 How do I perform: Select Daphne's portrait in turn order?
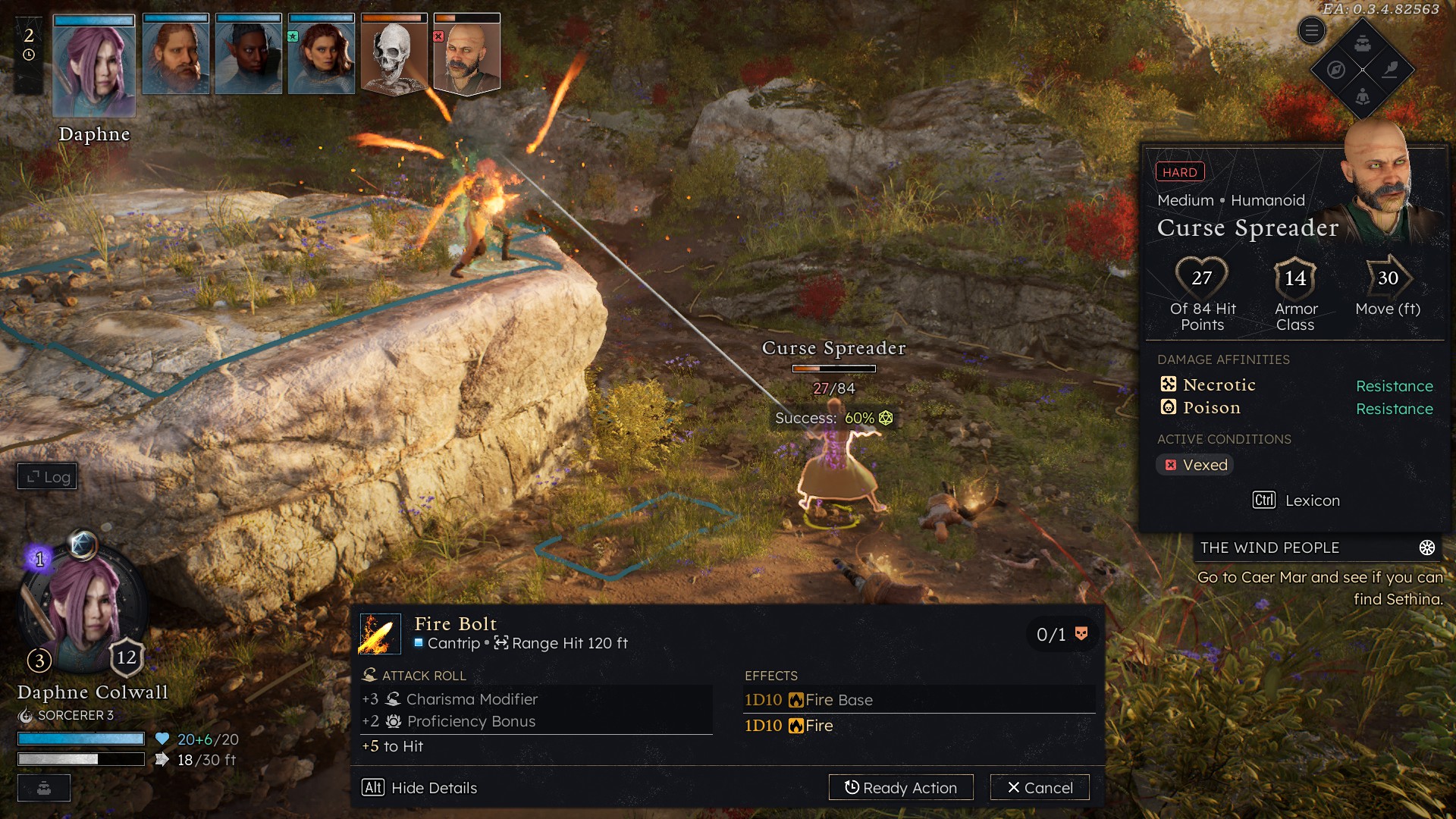[x=94, y=64]
